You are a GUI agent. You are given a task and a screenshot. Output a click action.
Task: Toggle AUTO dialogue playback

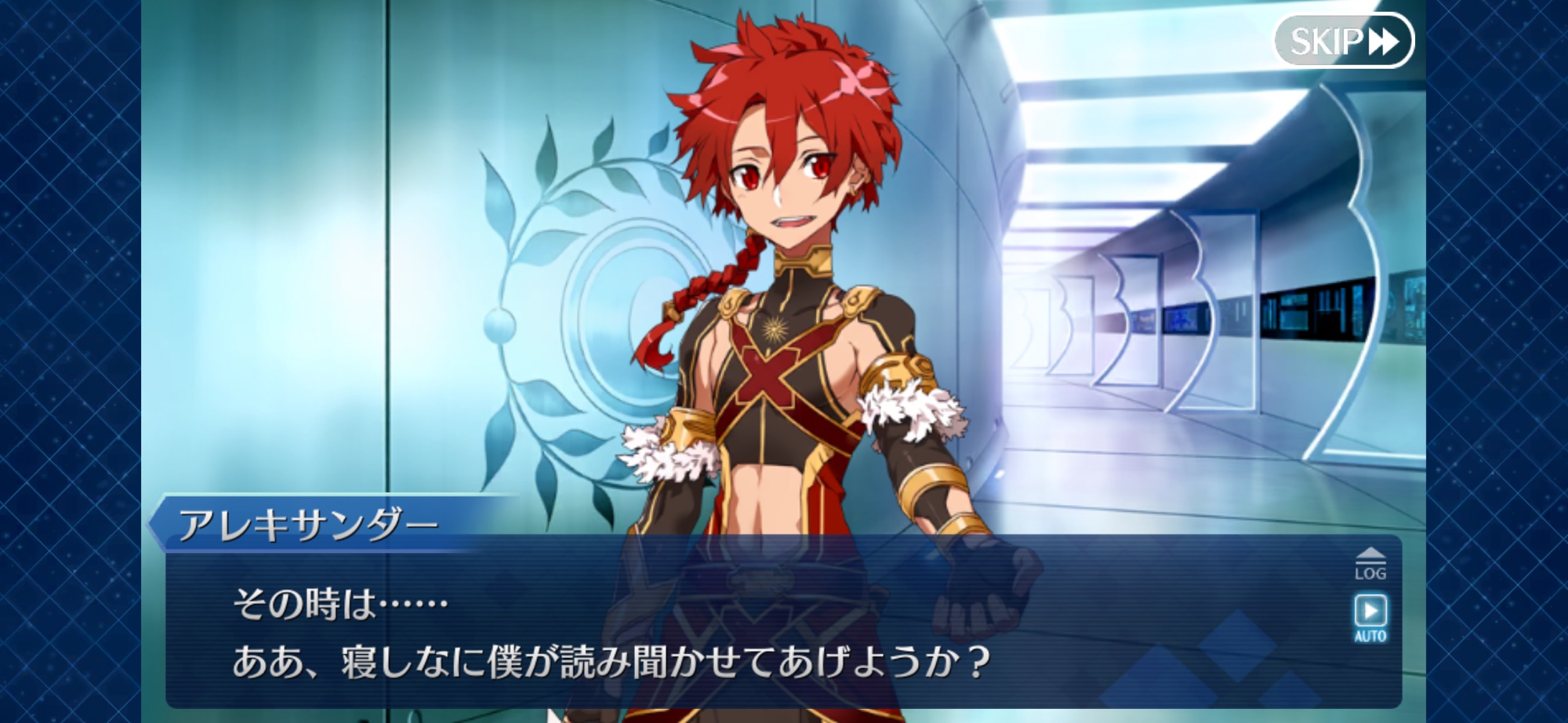coord(1370,617)
